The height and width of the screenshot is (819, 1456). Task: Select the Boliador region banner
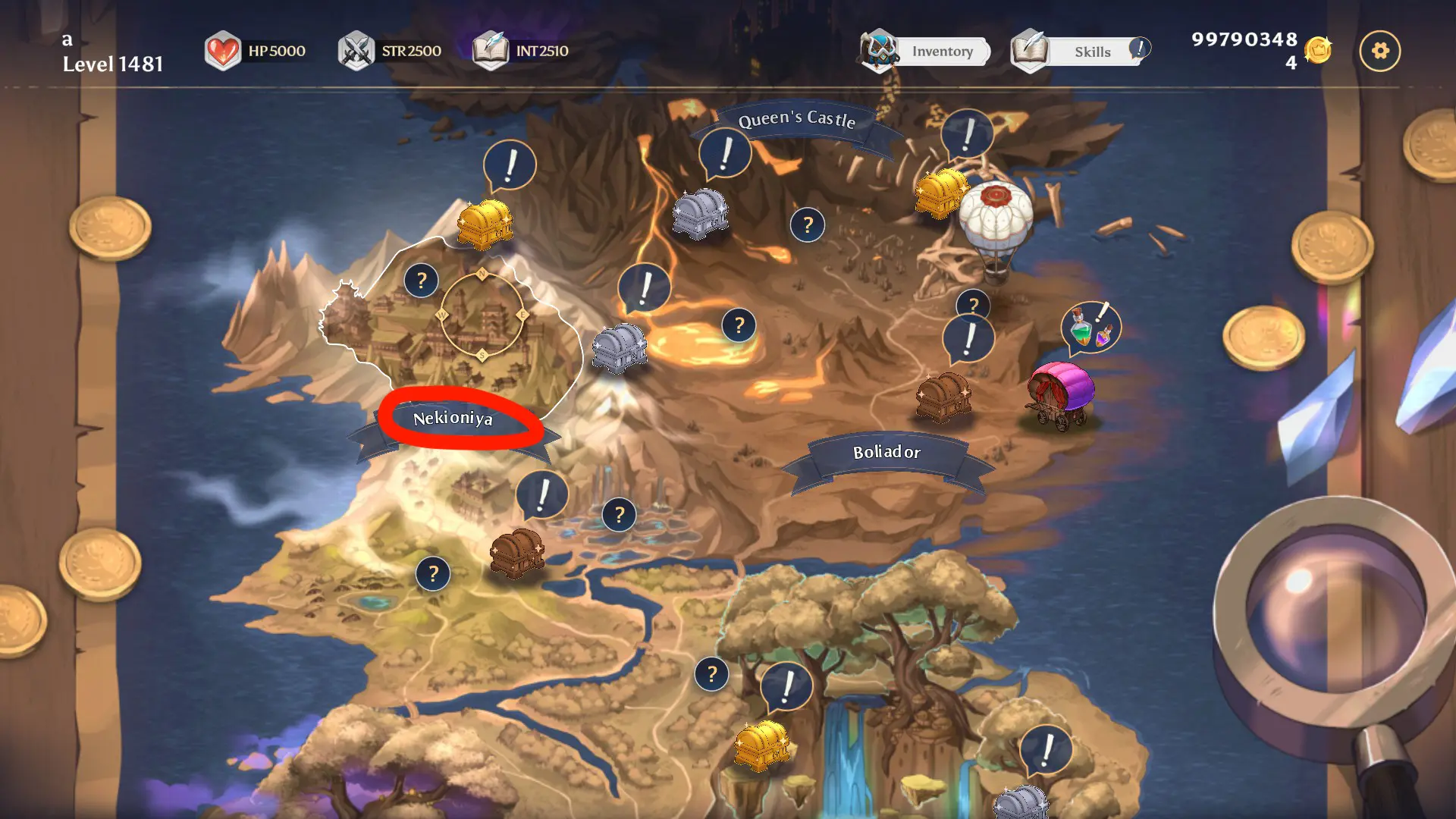point(886,453)
